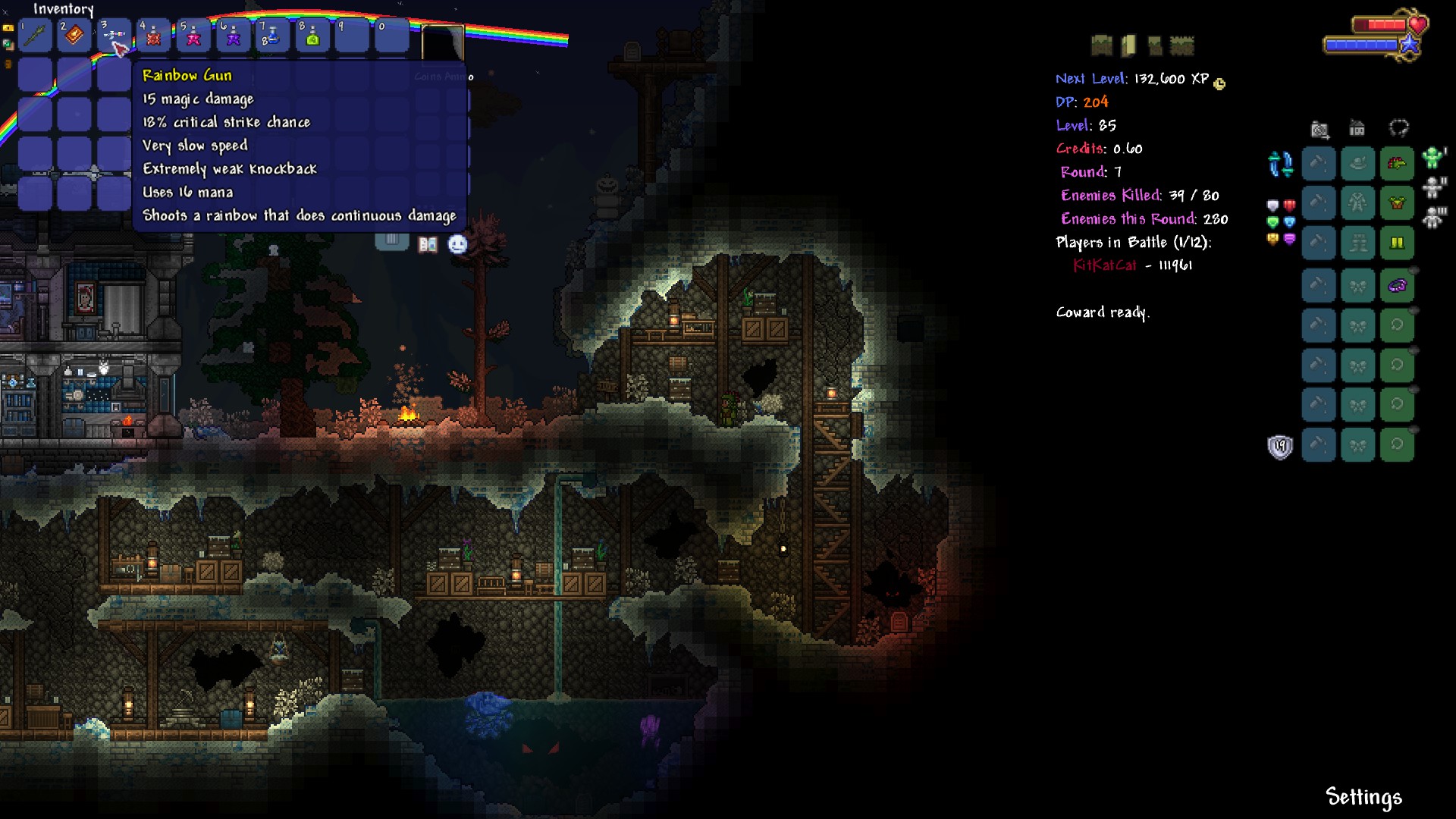
Task: Choose the pink potion in slot 5
Action: coord(193,36)
